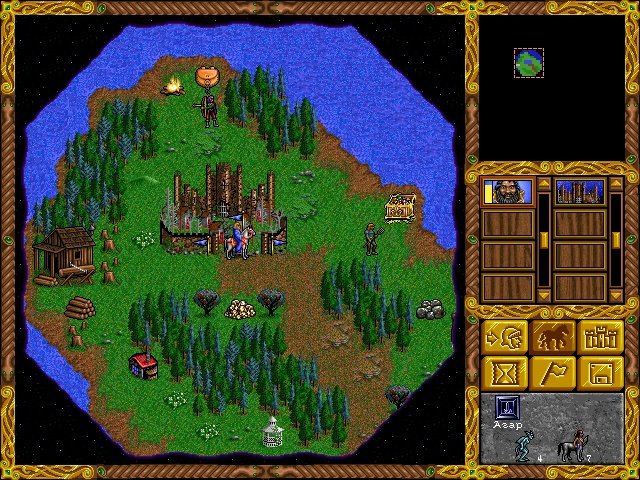This screenshot has width=640, height=480.
Task: Click the castle list scroll-down arrow
Action: (616, 295)
